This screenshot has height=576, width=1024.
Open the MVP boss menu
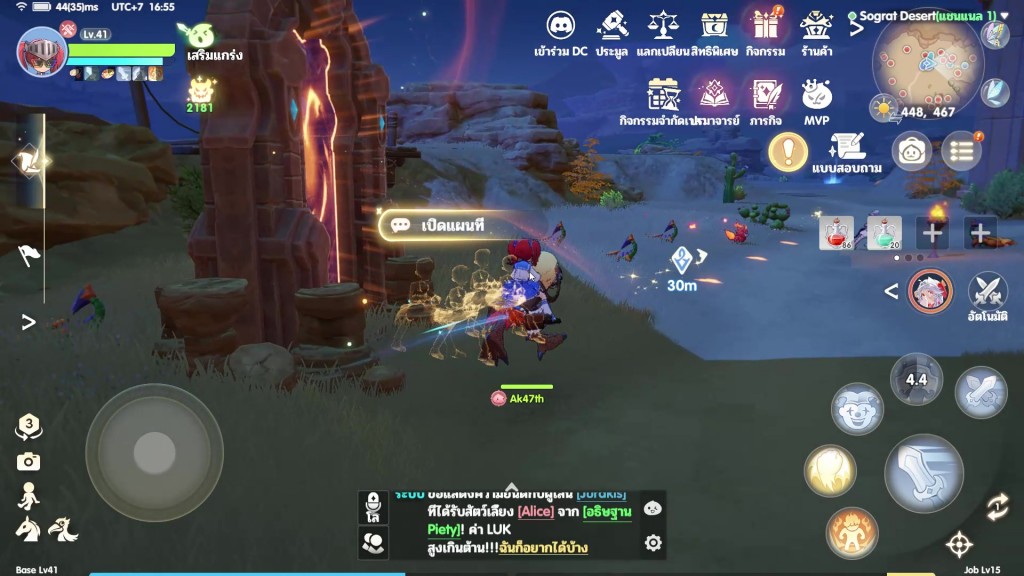[817, 96]
